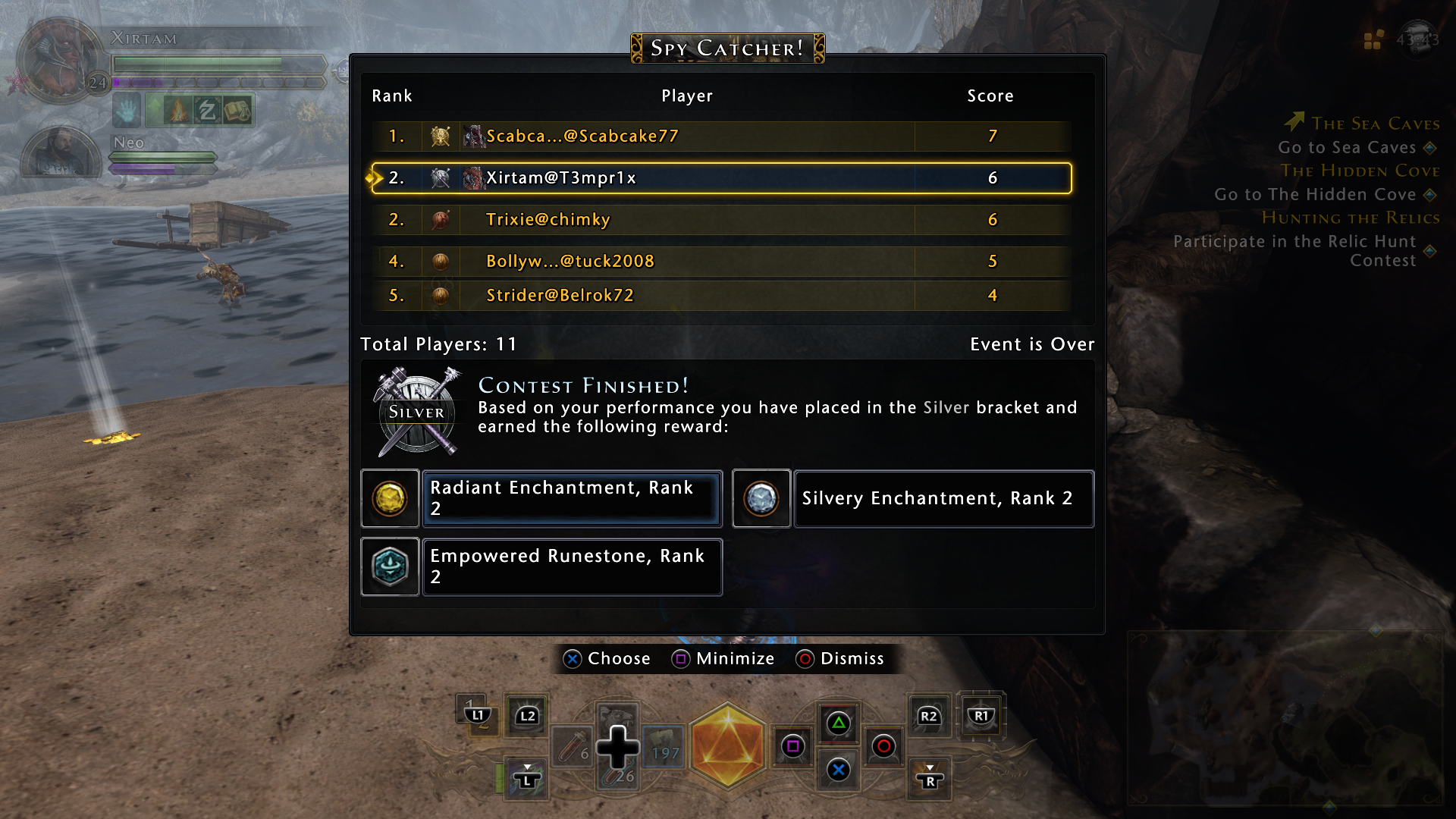1456x819 pixels.
Task: Click the Z emblem buff icon
Action: [207, 111]
